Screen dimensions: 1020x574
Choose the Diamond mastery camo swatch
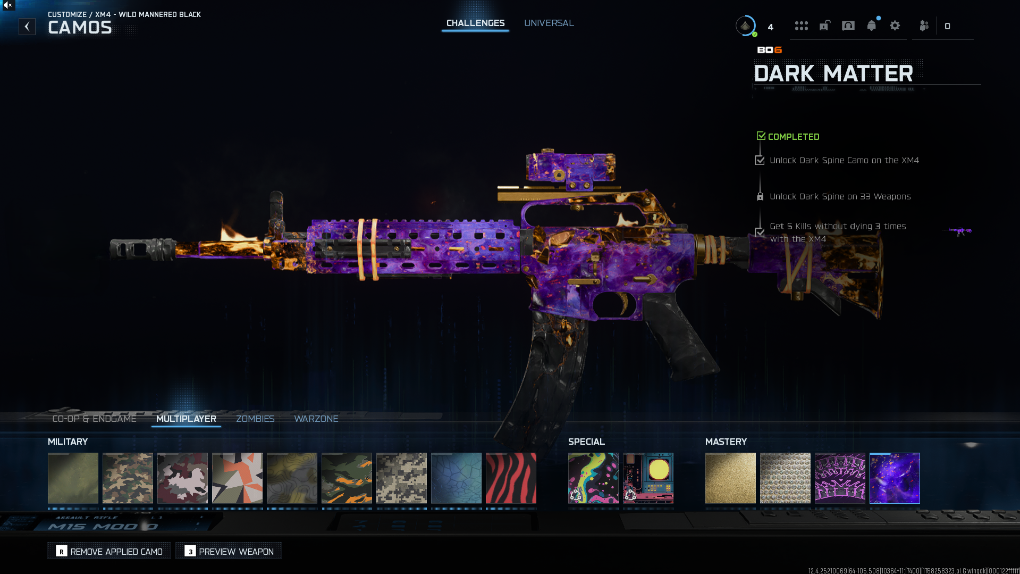tap(785, 478)
